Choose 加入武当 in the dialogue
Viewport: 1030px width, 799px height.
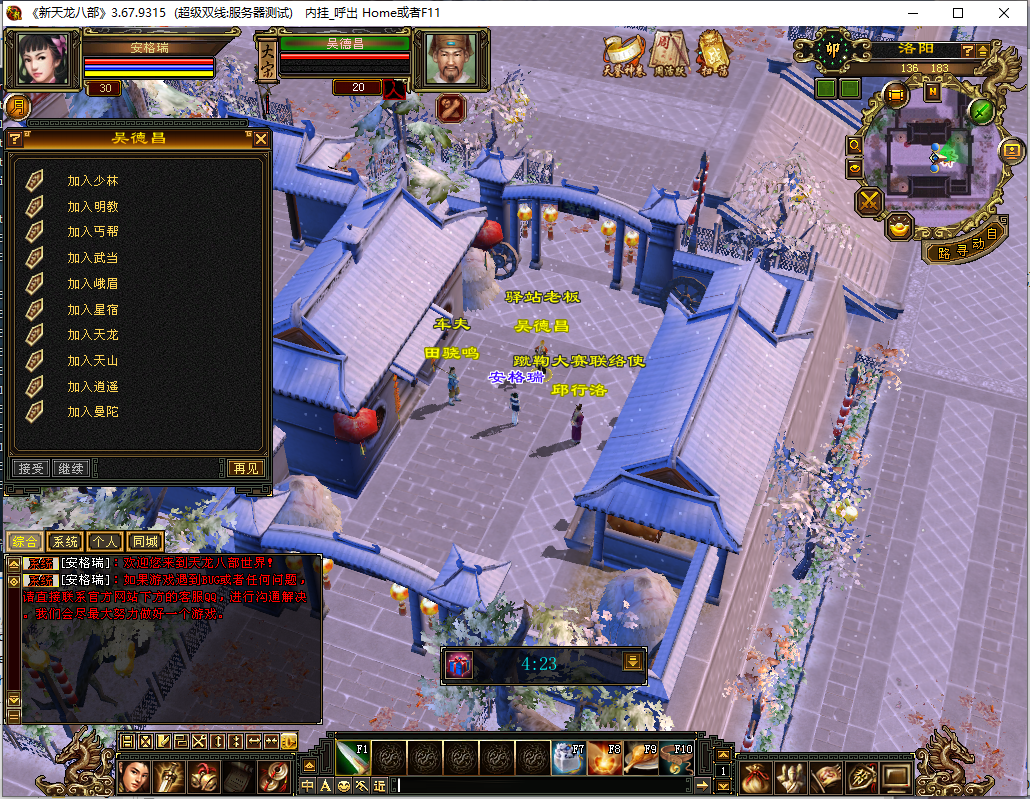[x=92, y=258]
